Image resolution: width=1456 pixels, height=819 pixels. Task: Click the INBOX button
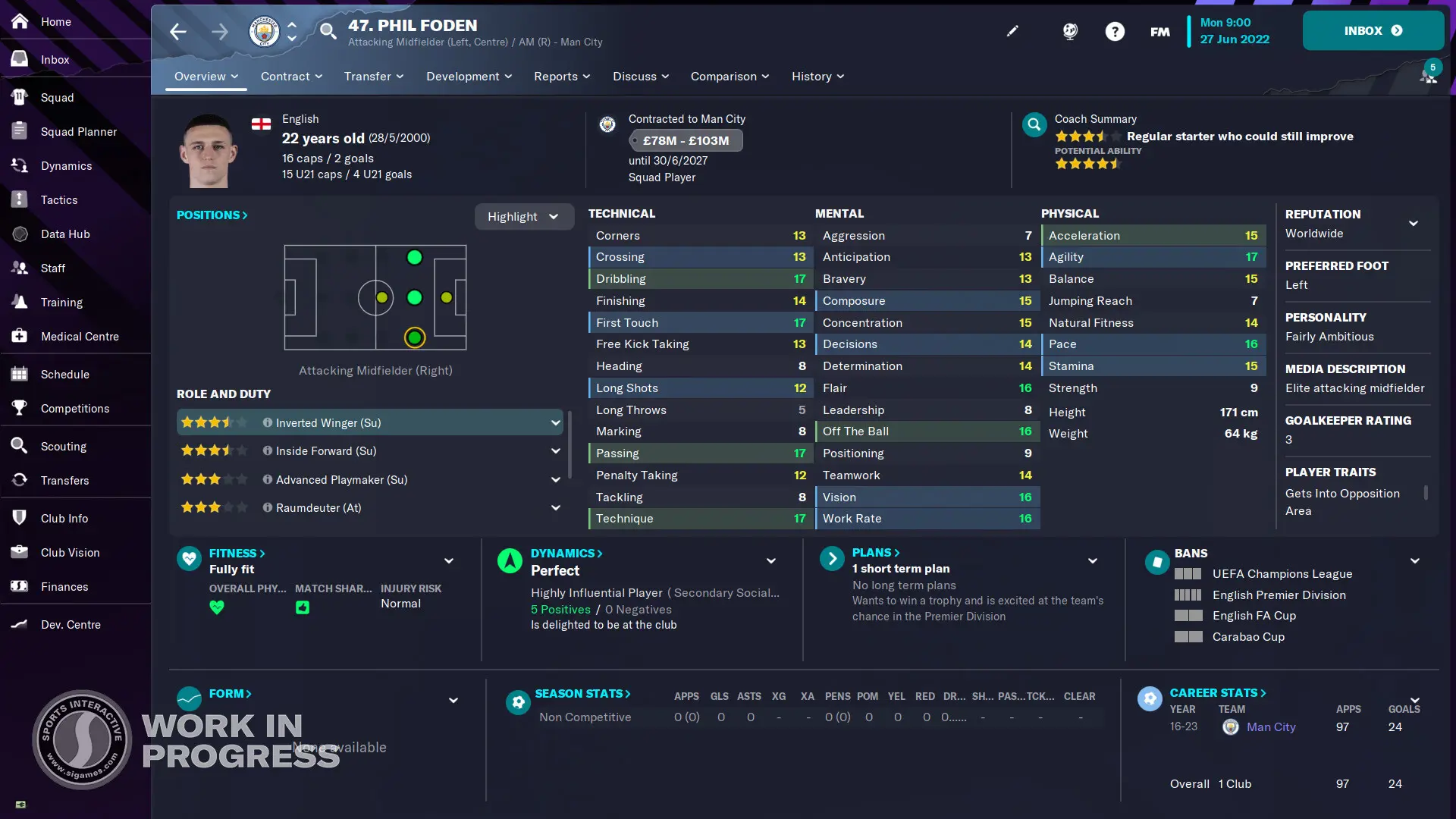(x=1373, y=30)
